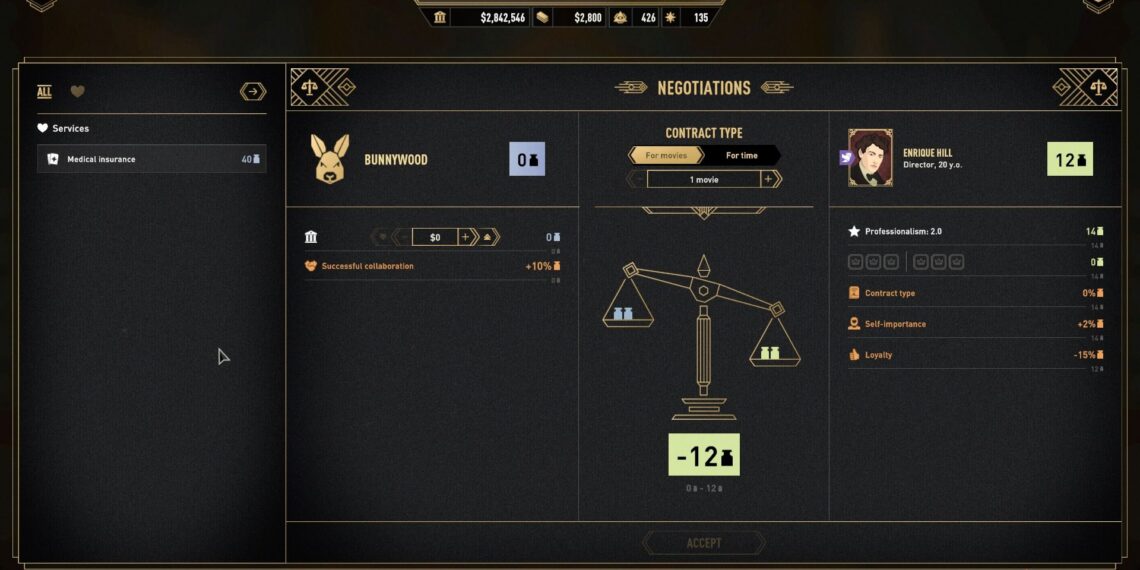Accept the negotiation deal
This screenshot has height=570, width=1140.
click(x=704, y=543)
